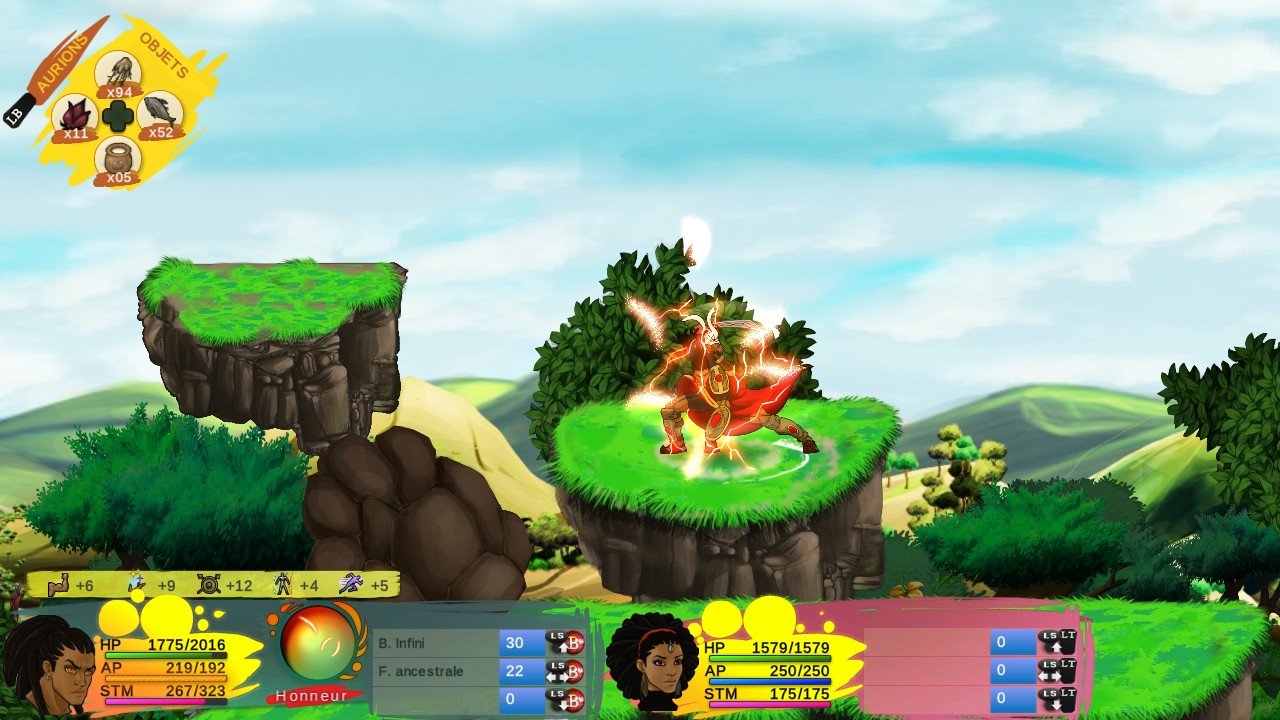Use the fish item with x52
Viewport: 1280px width, 720px height.
tap(160, 113)
